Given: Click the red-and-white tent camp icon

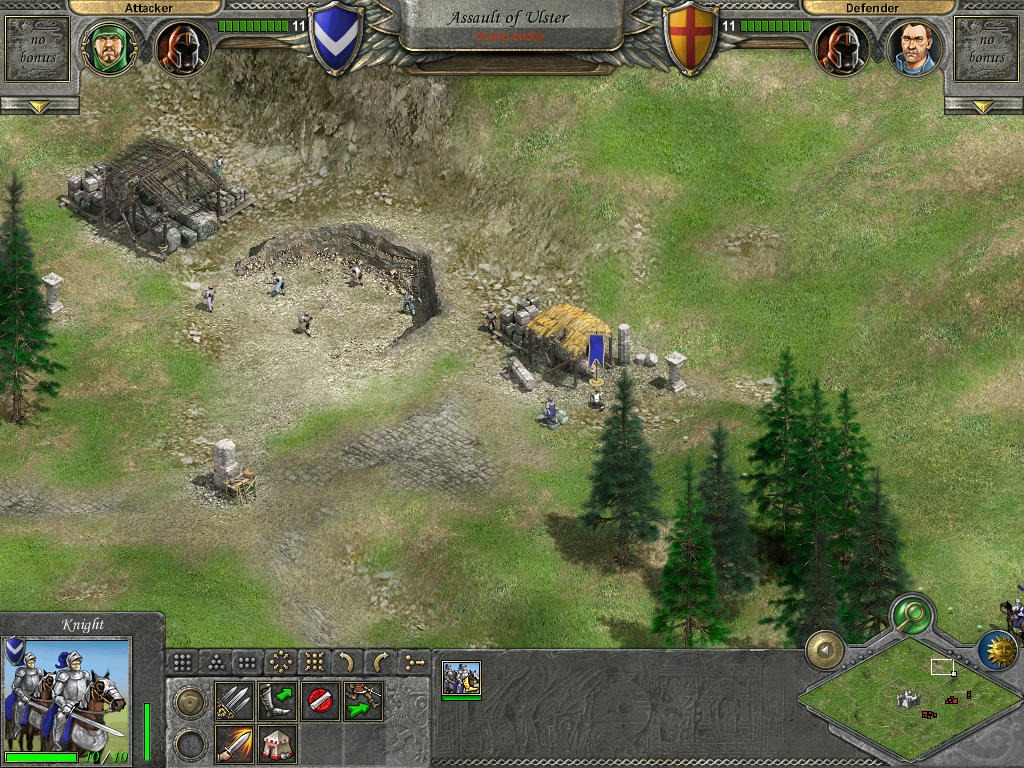Looking at the screenshot, I should (277, 744).
